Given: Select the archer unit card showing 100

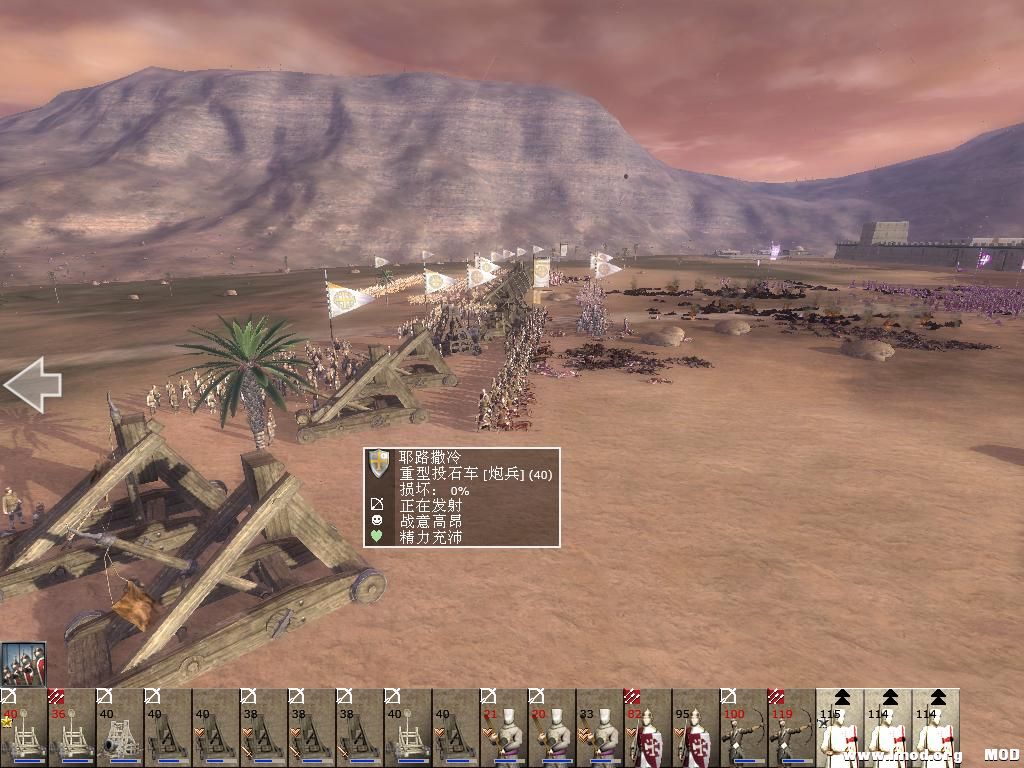Looking at the screenshot, I should (743, 728).
